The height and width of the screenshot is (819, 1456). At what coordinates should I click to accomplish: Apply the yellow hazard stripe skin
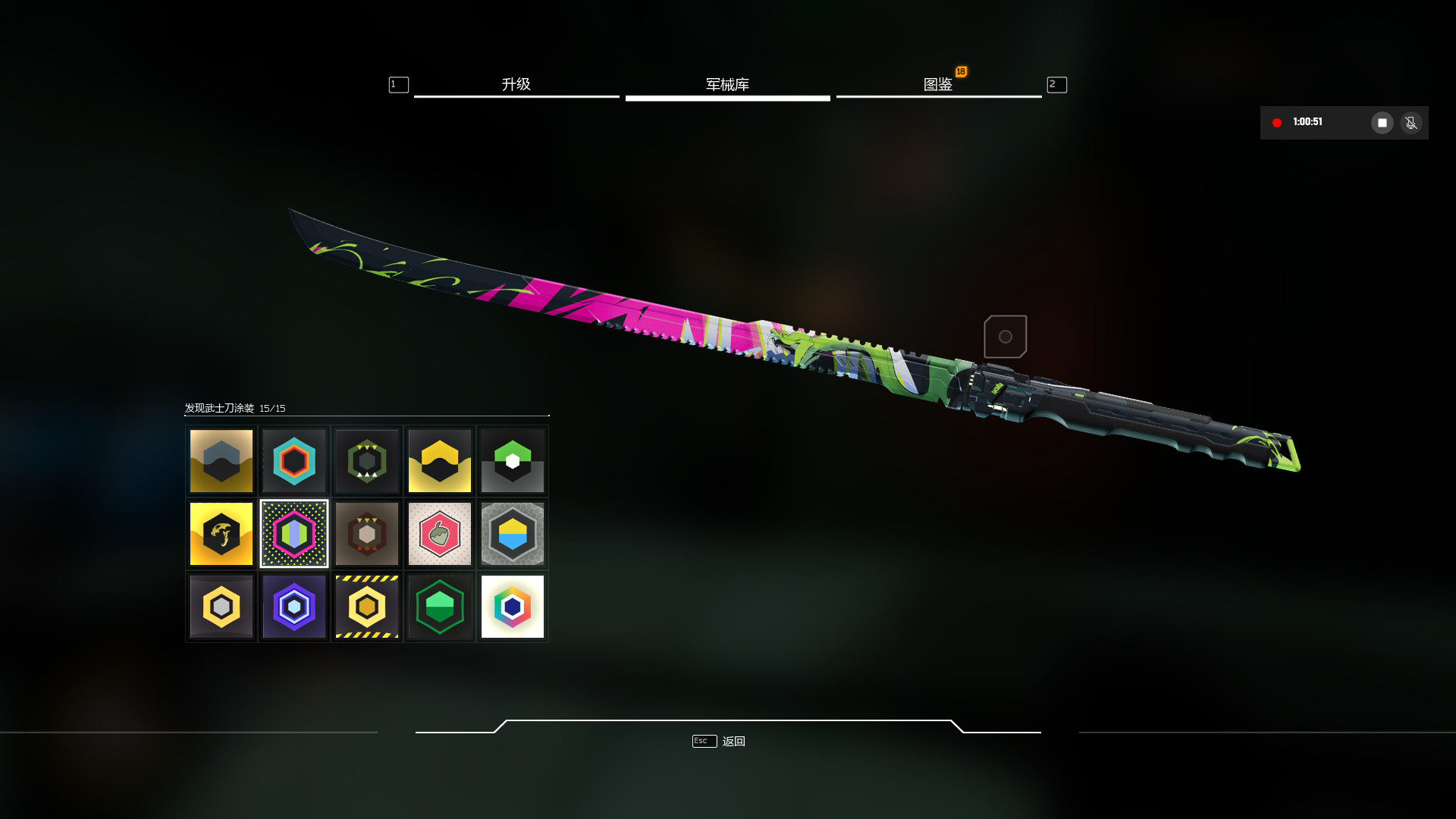367,607
